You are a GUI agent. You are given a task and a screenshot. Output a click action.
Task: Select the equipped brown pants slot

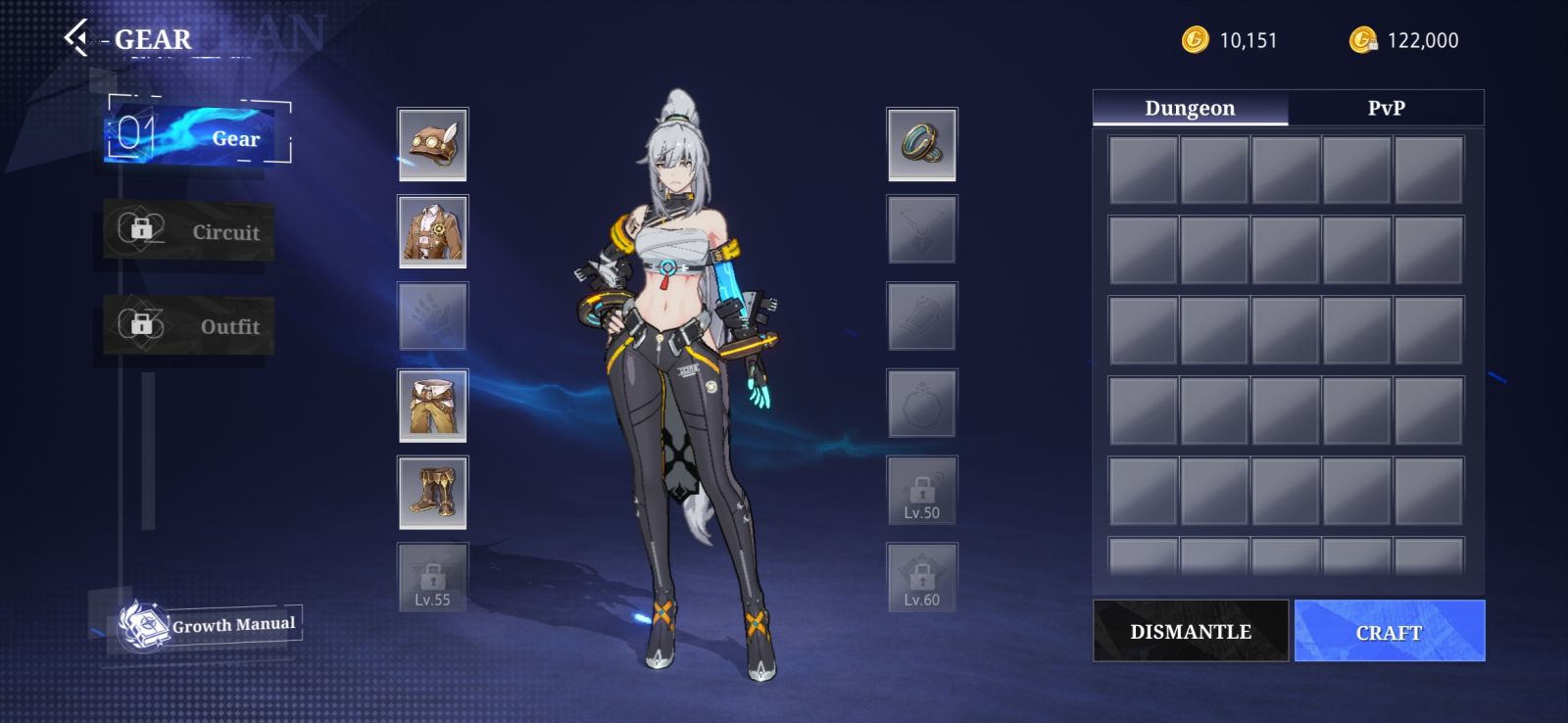[432, 405]
